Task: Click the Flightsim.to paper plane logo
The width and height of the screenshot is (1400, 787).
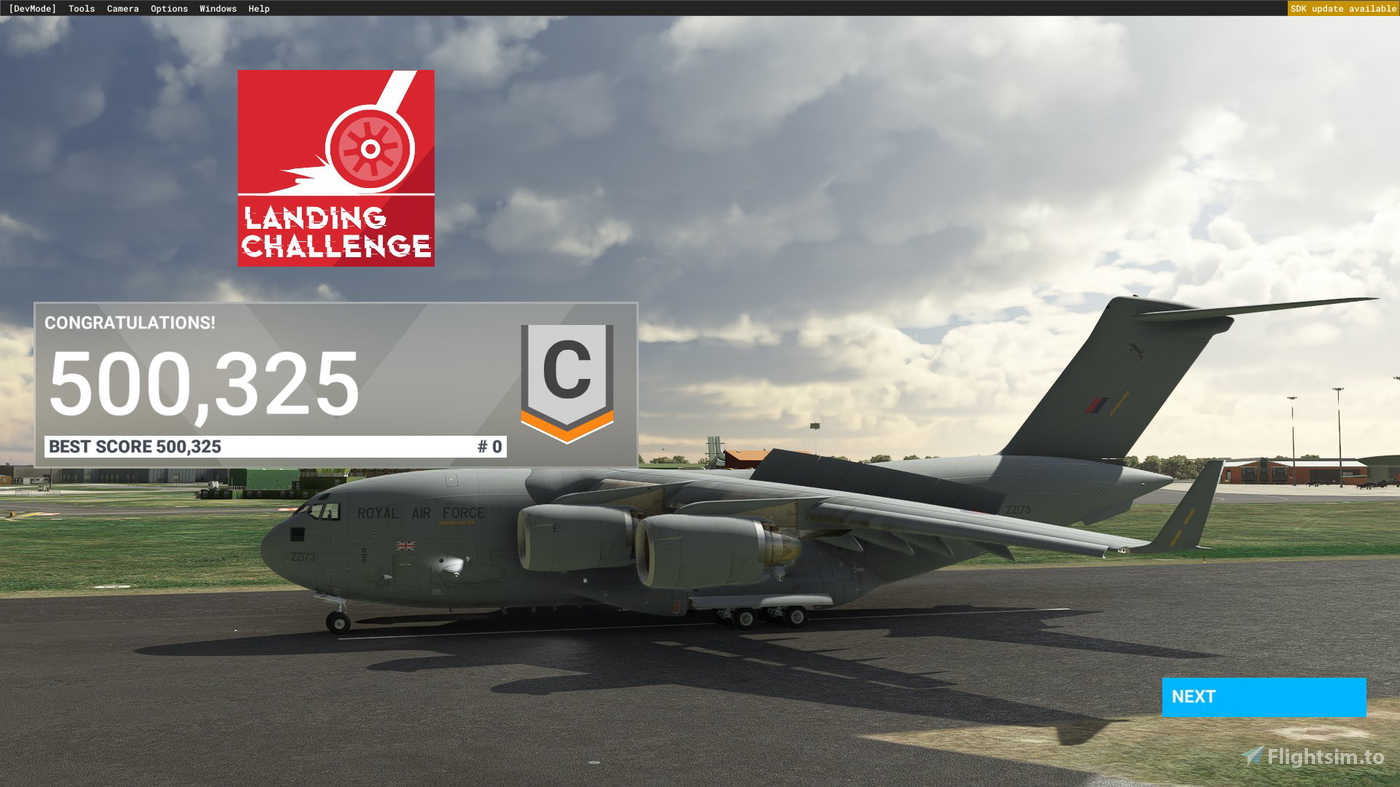Action: pyautogui.click(x=1250, y=757)
